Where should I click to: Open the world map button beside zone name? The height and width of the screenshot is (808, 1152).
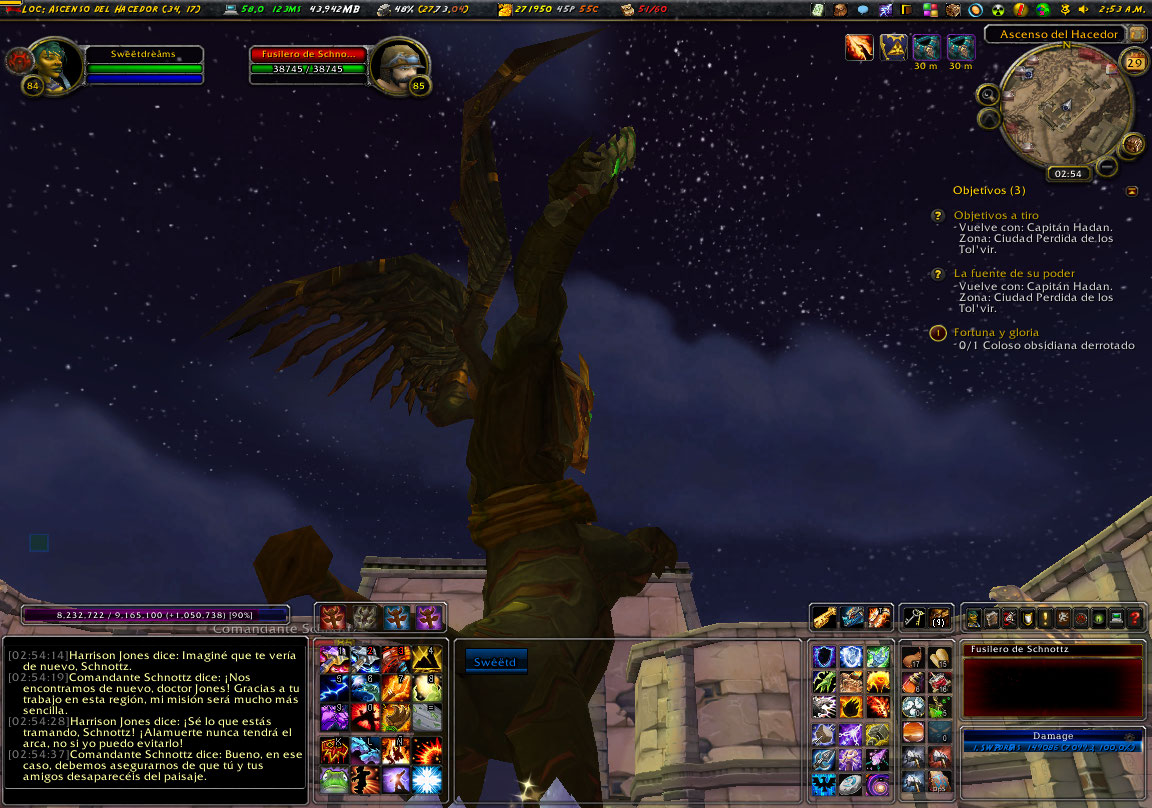pyautogui.click(x=1137, y=33)
